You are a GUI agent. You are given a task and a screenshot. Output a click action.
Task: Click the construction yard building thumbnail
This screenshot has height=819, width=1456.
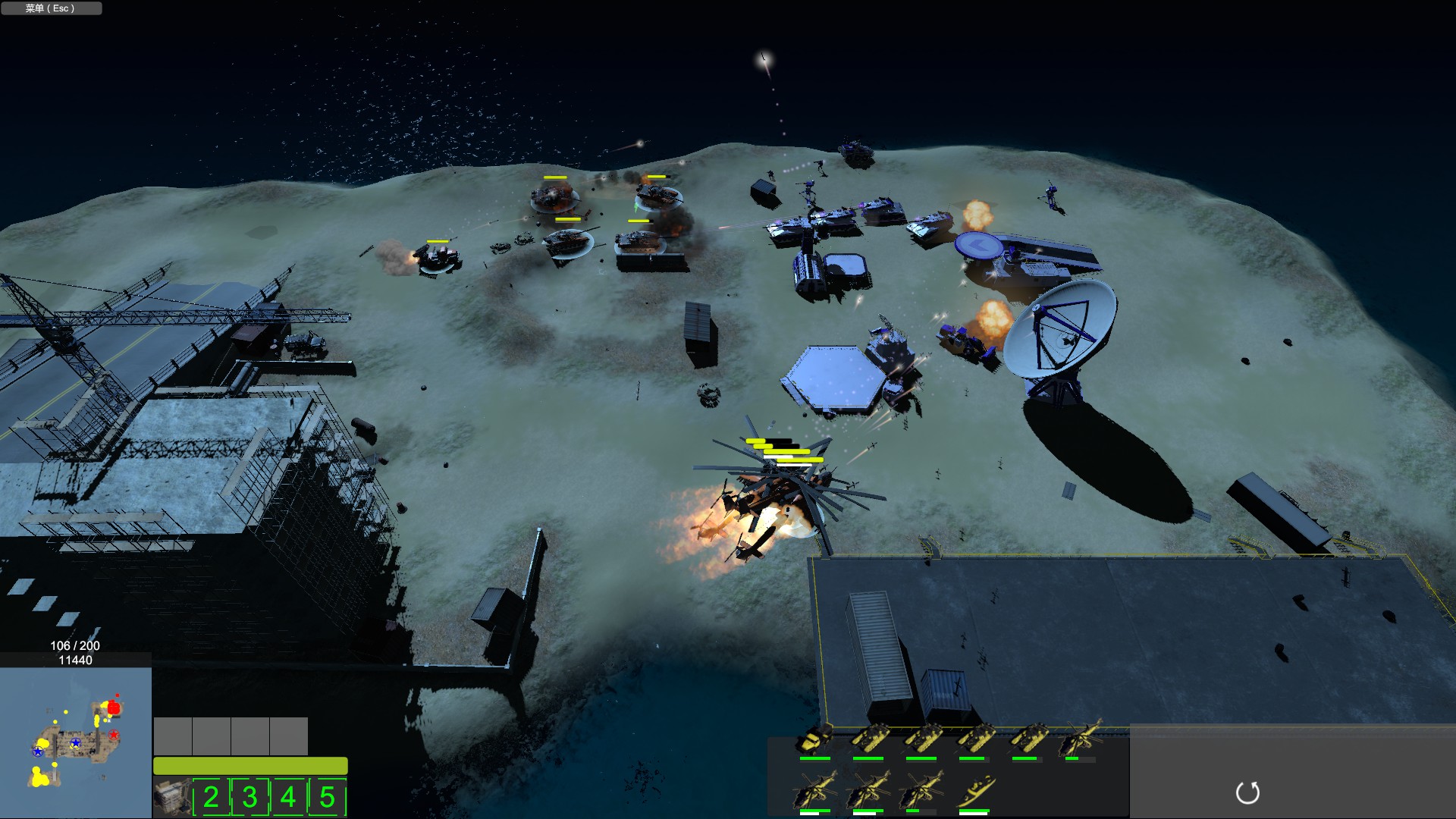click(174, 795)
